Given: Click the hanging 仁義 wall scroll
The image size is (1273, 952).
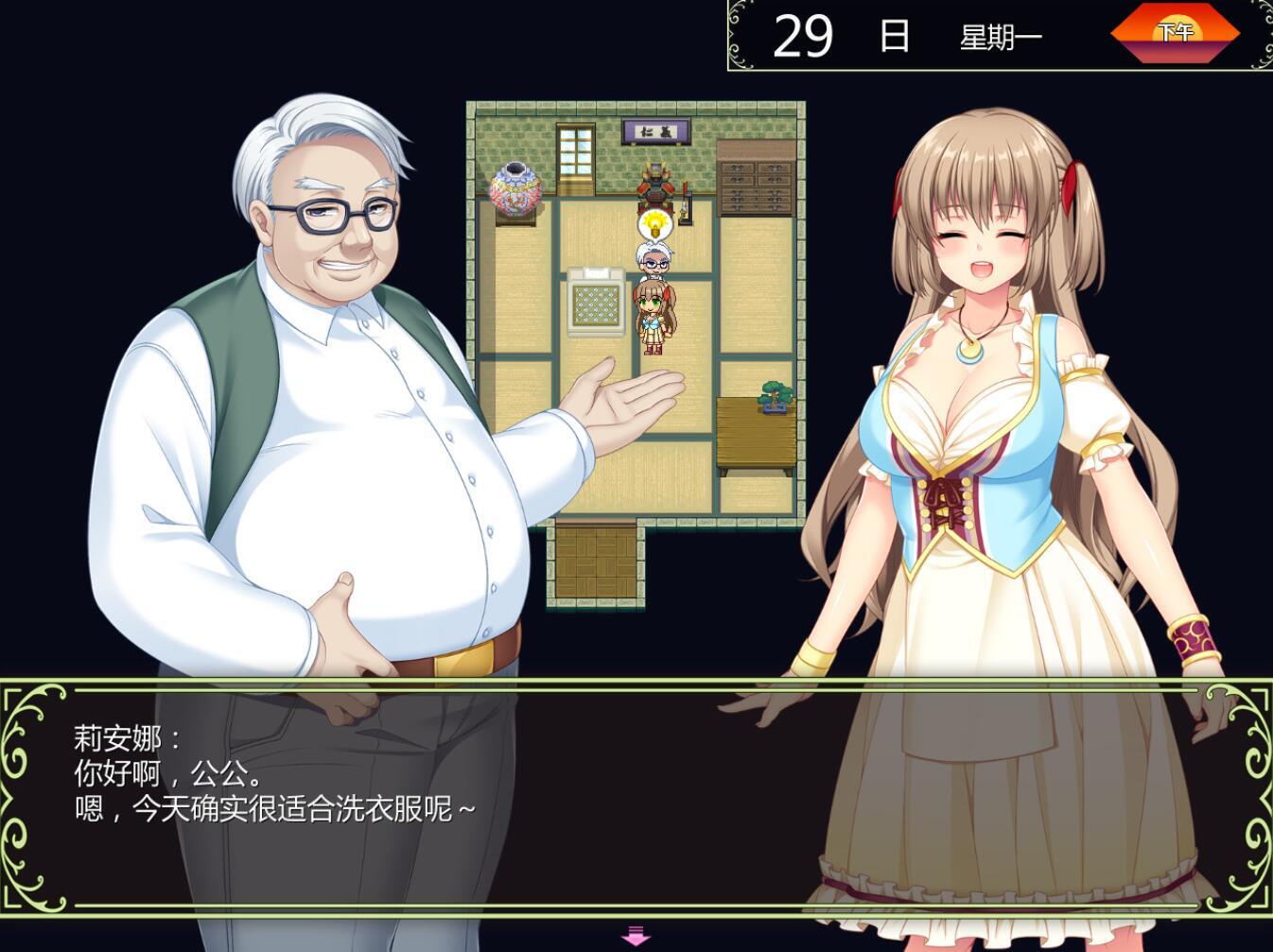Looking at the screenshot, I should point(656,130).
